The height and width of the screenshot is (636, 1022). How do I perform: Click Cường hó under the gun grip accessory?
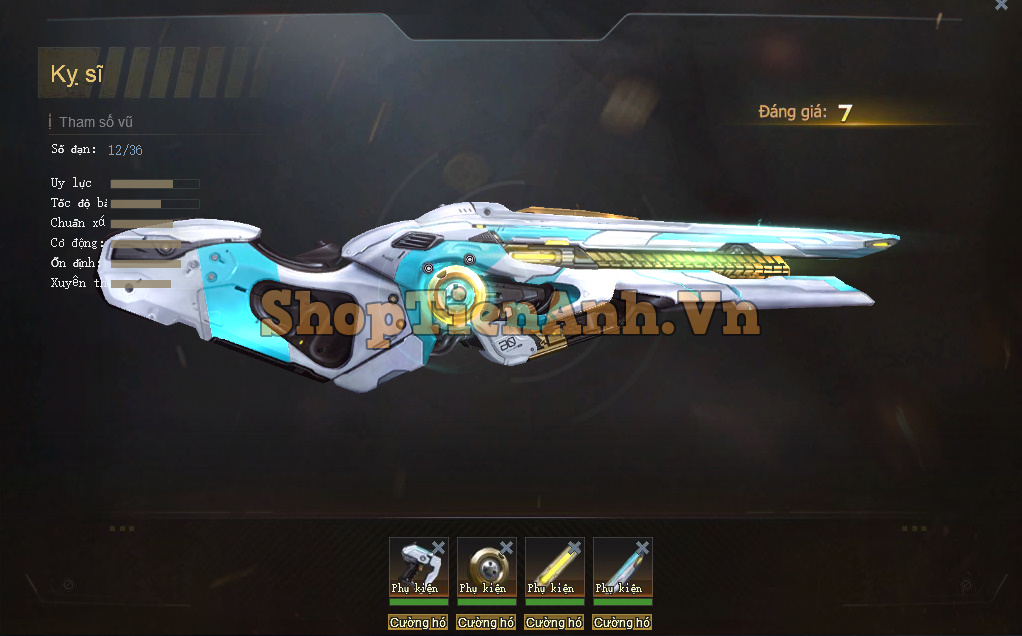[418, 622]
